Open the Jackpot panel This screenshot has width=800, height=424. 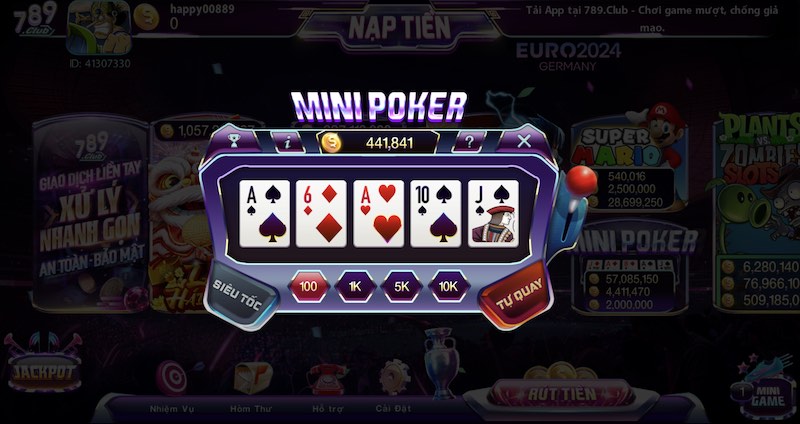41,373
